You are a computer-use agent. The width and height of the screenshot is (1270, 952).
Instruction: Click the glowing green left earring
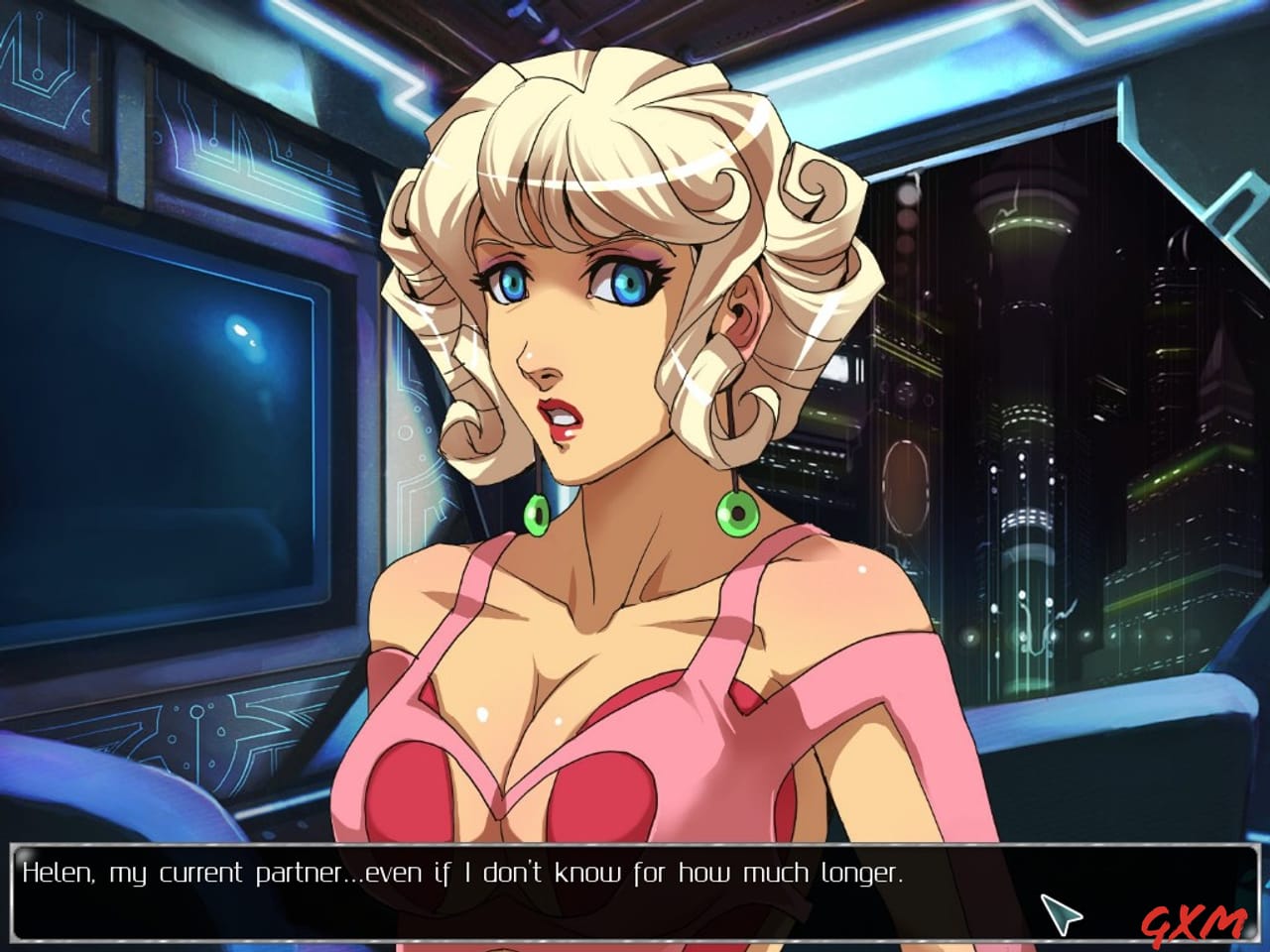(539, 514)
